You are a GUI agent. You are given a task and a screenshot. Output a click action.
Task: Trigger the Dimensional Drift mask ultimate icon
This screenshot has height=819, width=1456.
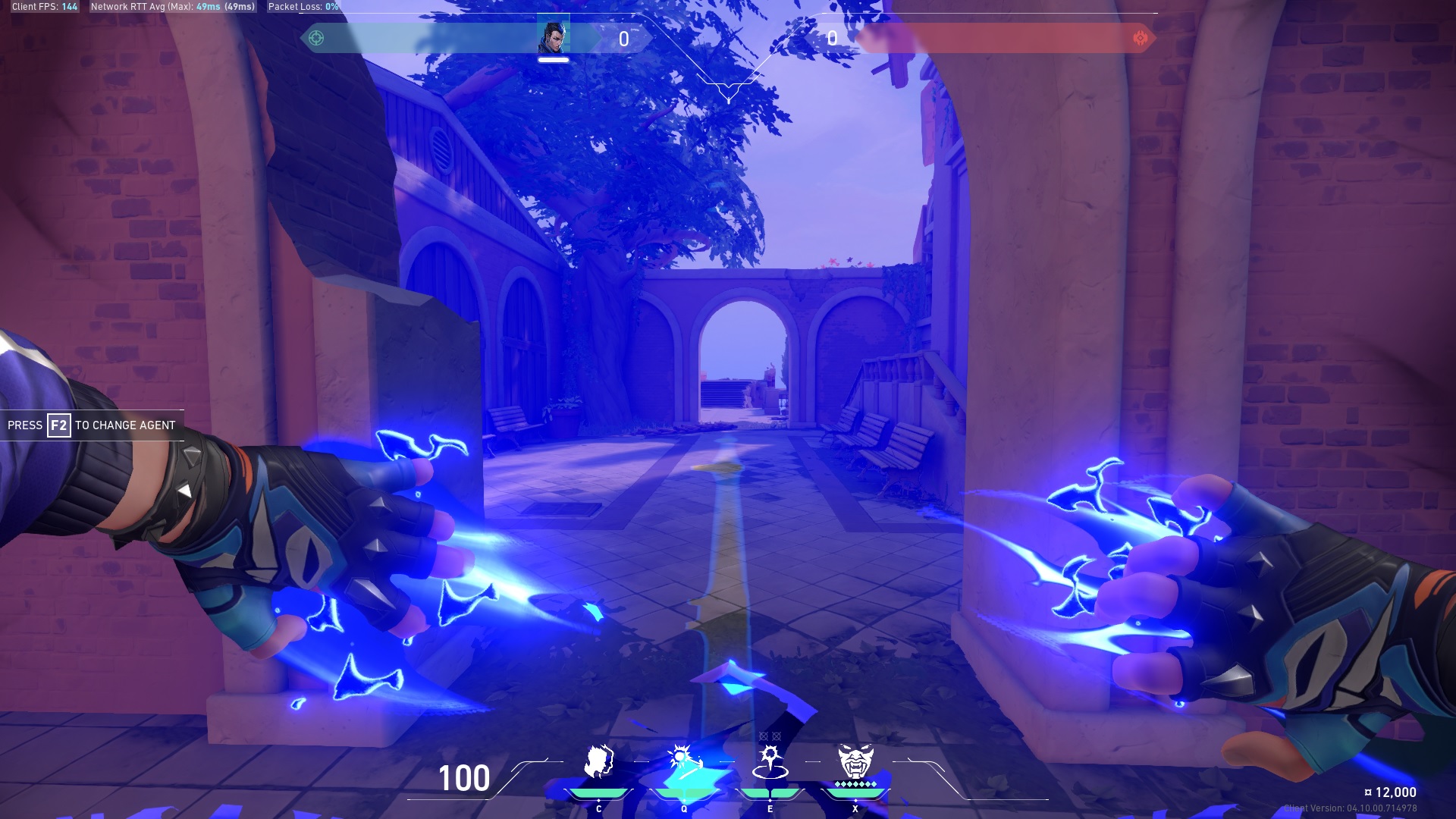pos(855,761)
